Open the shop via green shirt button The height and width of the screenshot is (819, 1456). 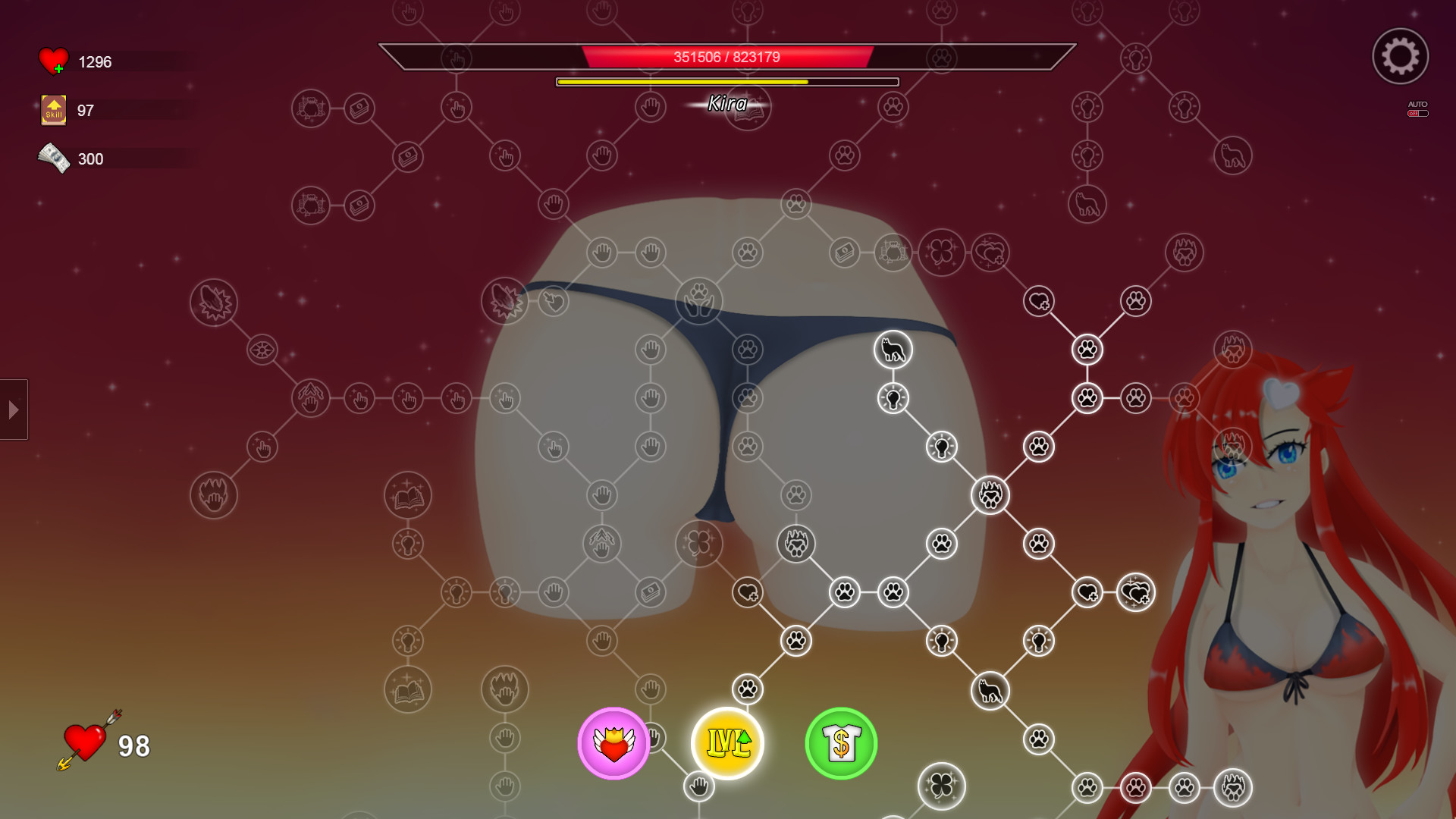pos(840,744)
